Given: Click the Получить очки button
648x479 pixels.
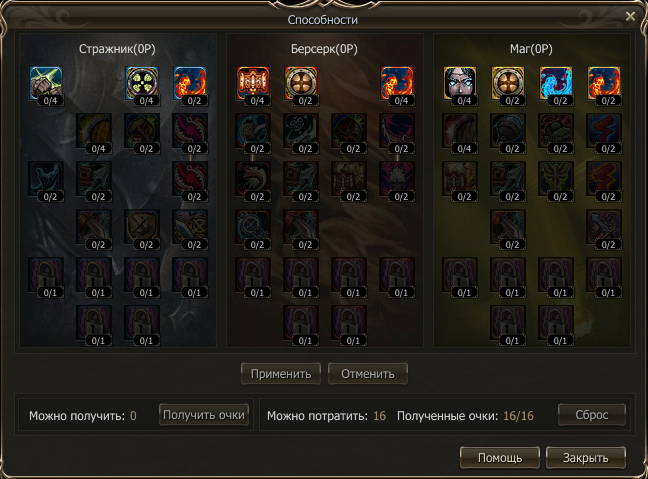Looking at the screenshot, I should point(204,414).
